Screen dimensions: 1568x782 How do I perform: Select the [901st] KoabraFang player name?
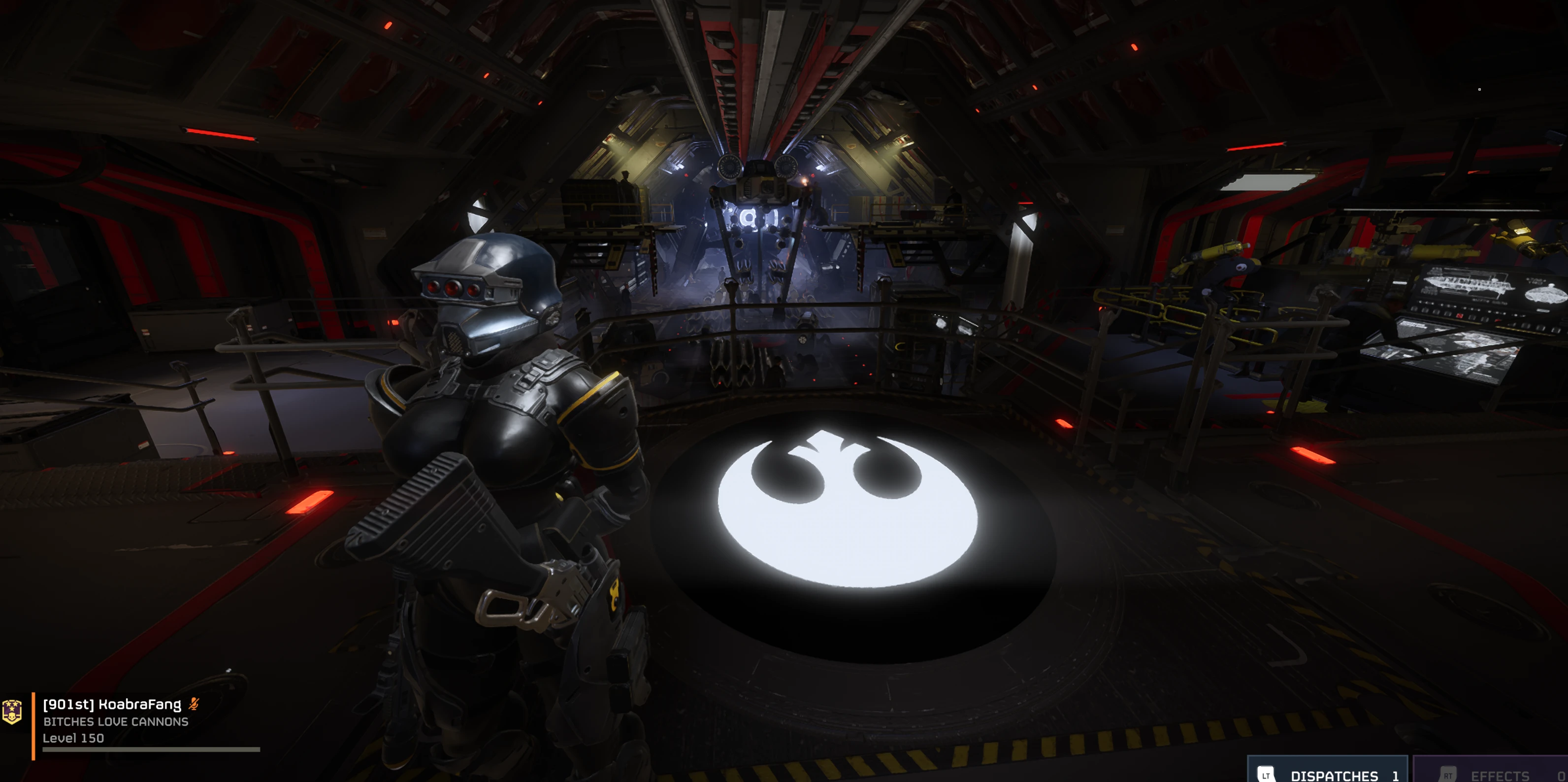tap(112, 704)
